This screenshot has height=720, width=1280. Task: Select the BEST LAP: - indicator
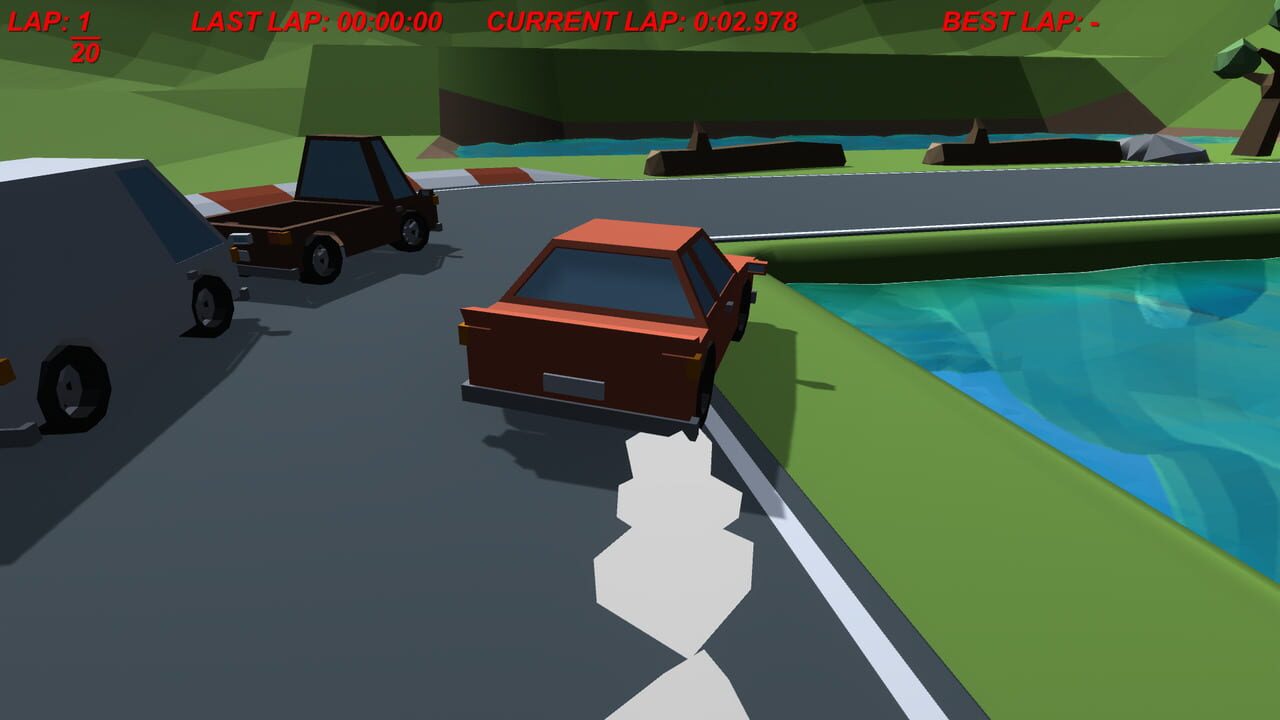1020,18
